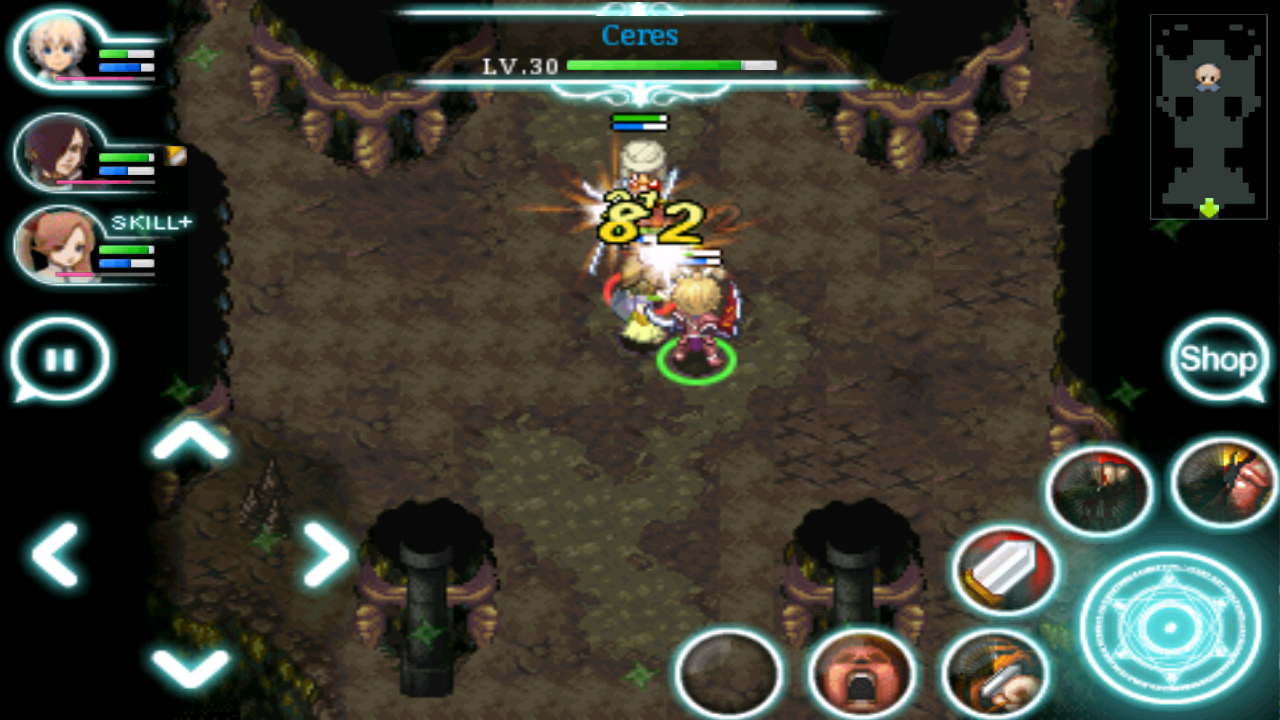Tap the green arrow under the minimap
This screenshot has width=1280, height=720.
pos(1208,207)
